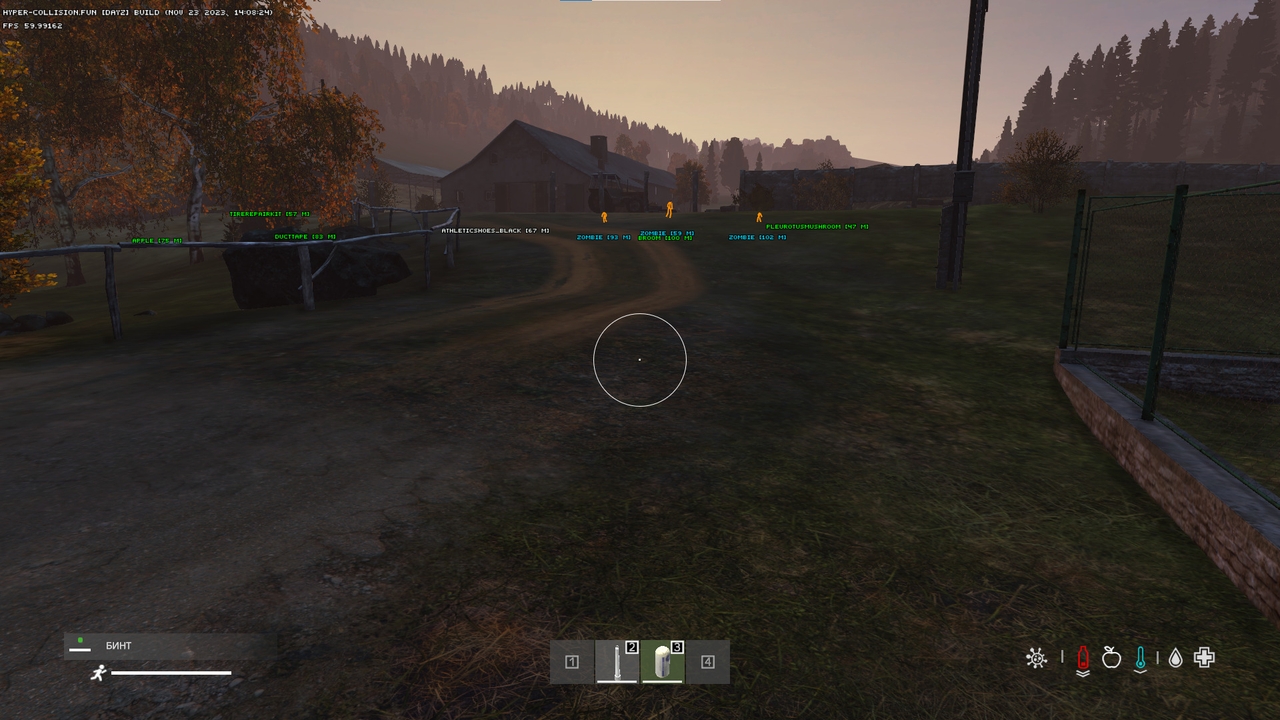The image size is (1280, 720).
Task: Click the infection virus status icon
Action: click(x=1037, y=658)
